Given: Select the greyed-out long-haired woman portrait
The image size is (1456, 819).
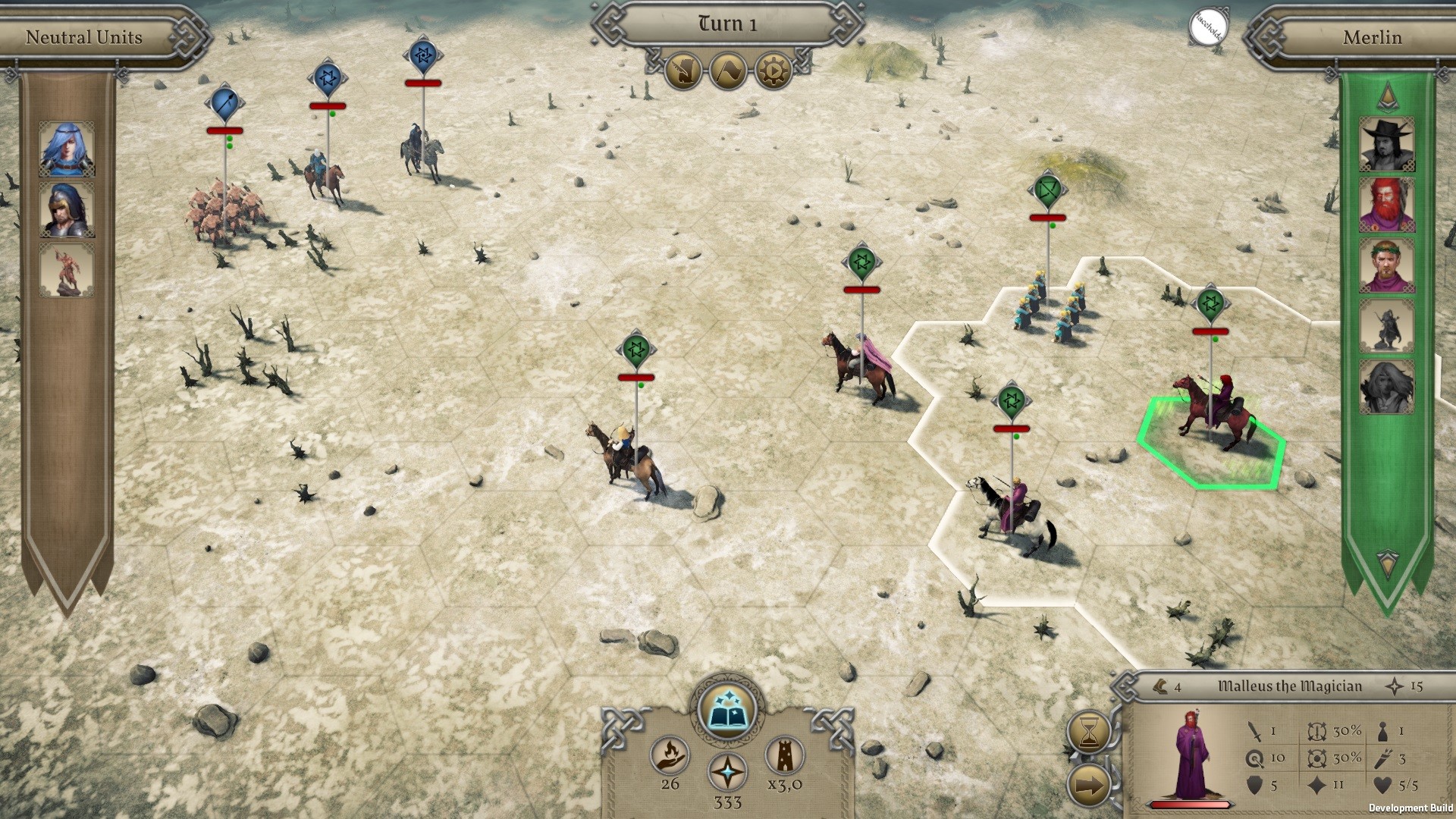Looking at the screenshot, I should tap(1386, 387).
